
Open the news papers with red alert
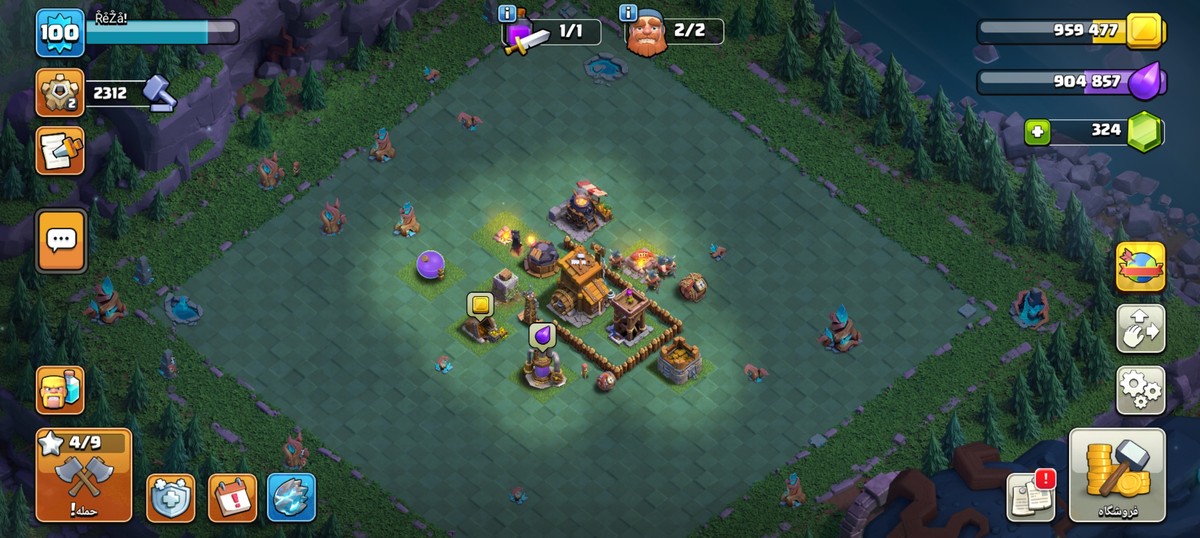(1031, 495)
